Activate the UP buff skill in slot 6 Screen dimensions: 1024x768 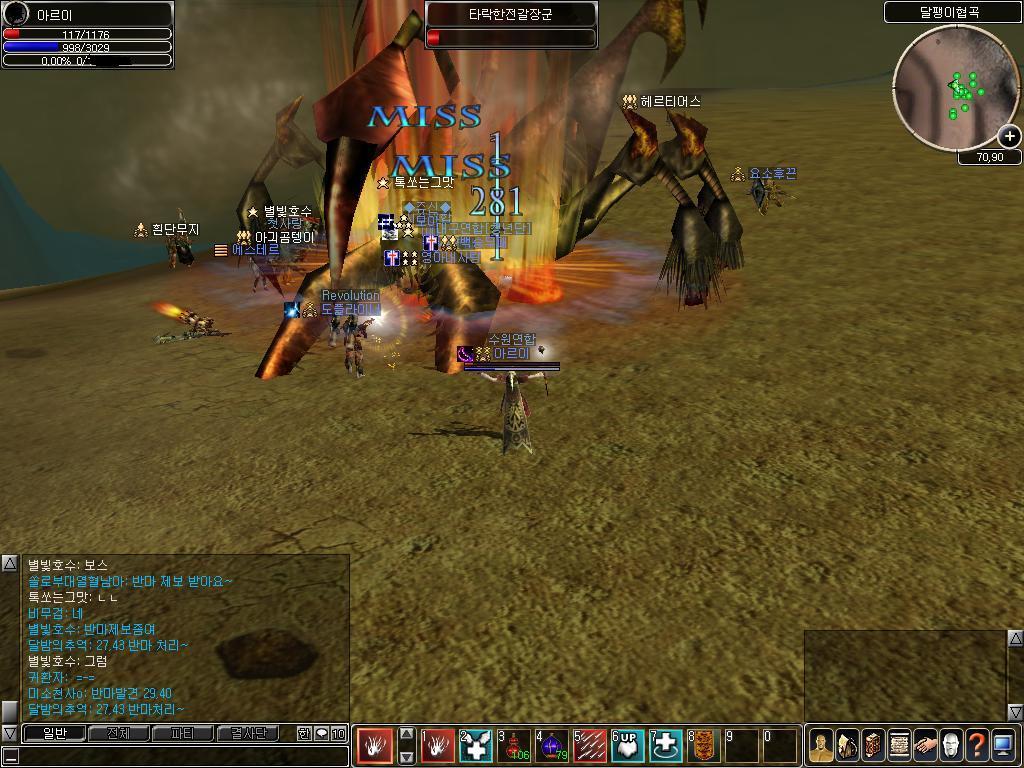pos(628,746)
